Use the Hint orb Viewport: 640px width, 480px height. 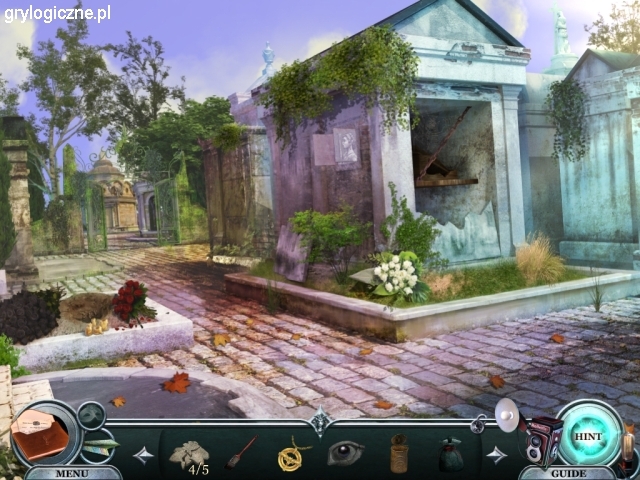coord(589,436)
